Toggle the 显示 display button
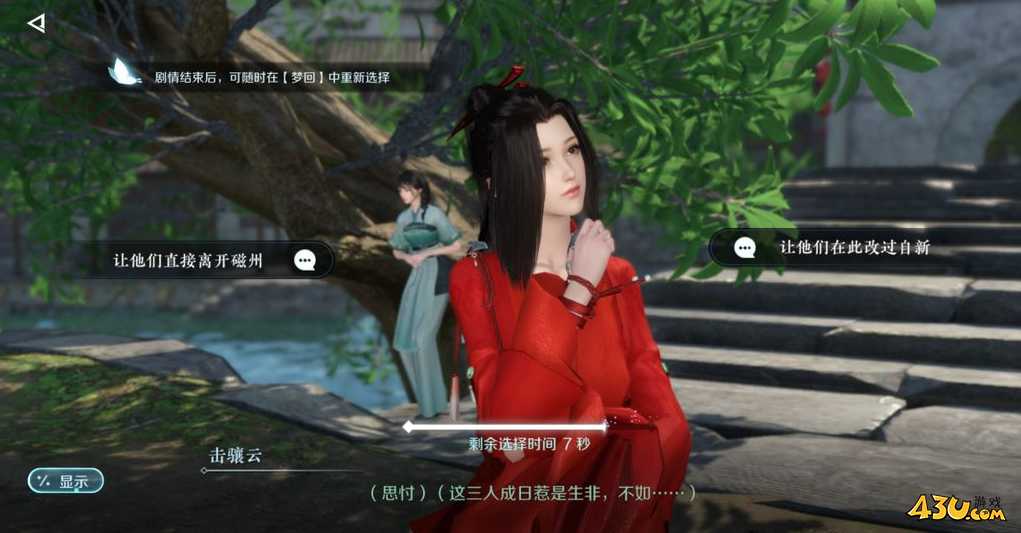1021x533 pixels. pyautogui.click(x=66, y=482)
